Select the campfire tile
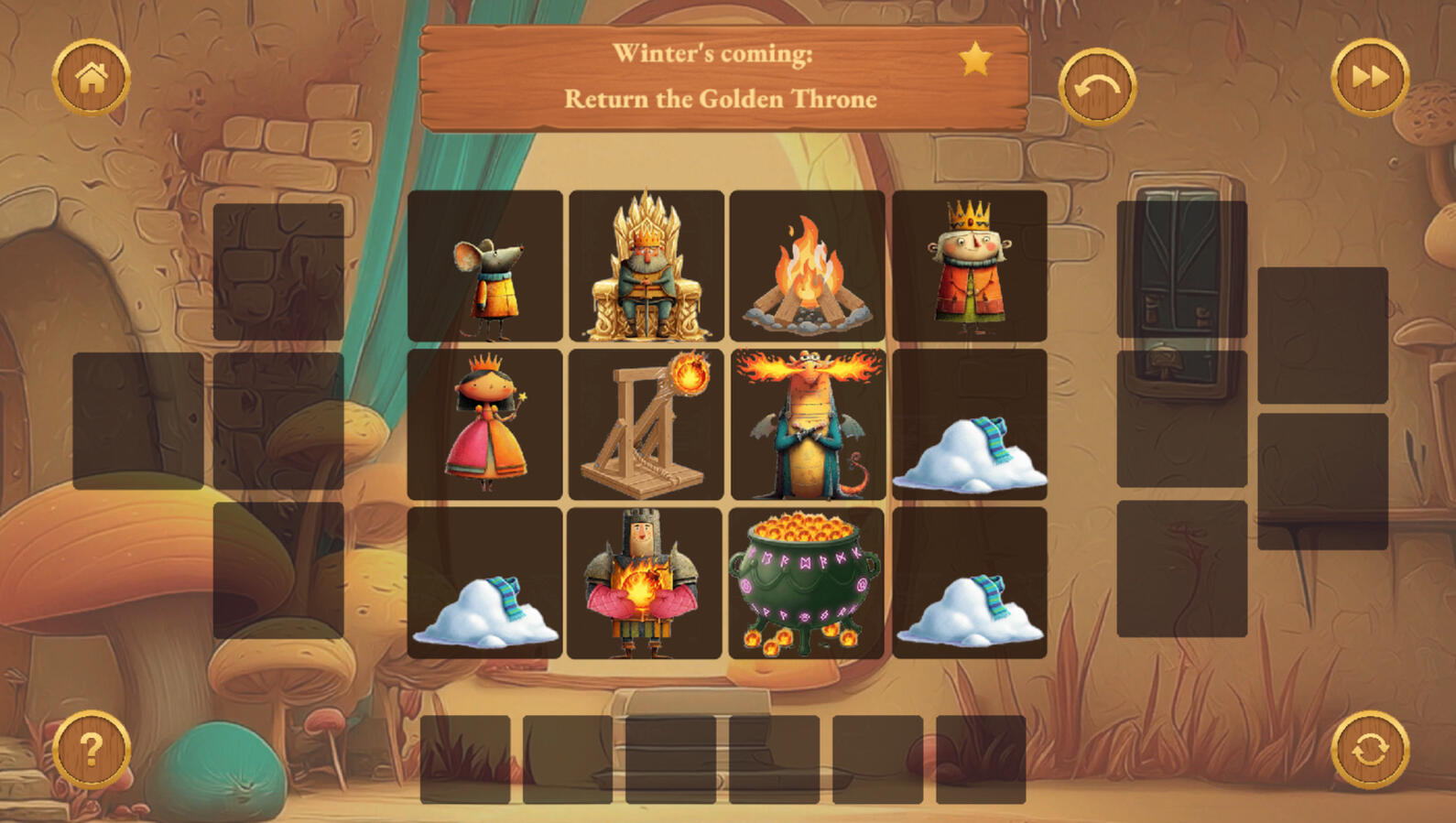The height and width of the screenshot is (823, 1456). (x=807, y=265)
